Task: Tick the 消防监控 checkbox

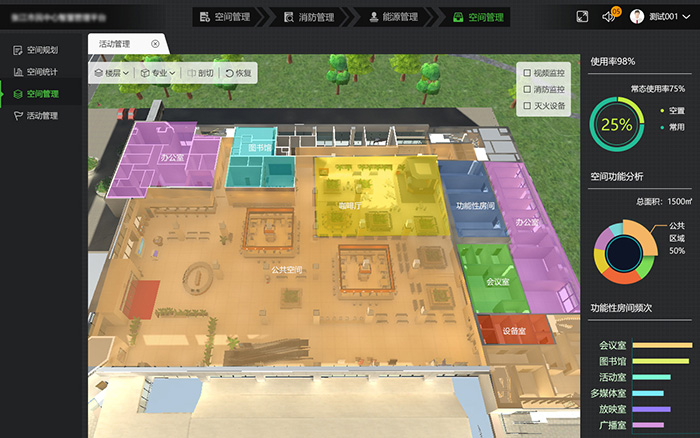Action: point(527,89)
